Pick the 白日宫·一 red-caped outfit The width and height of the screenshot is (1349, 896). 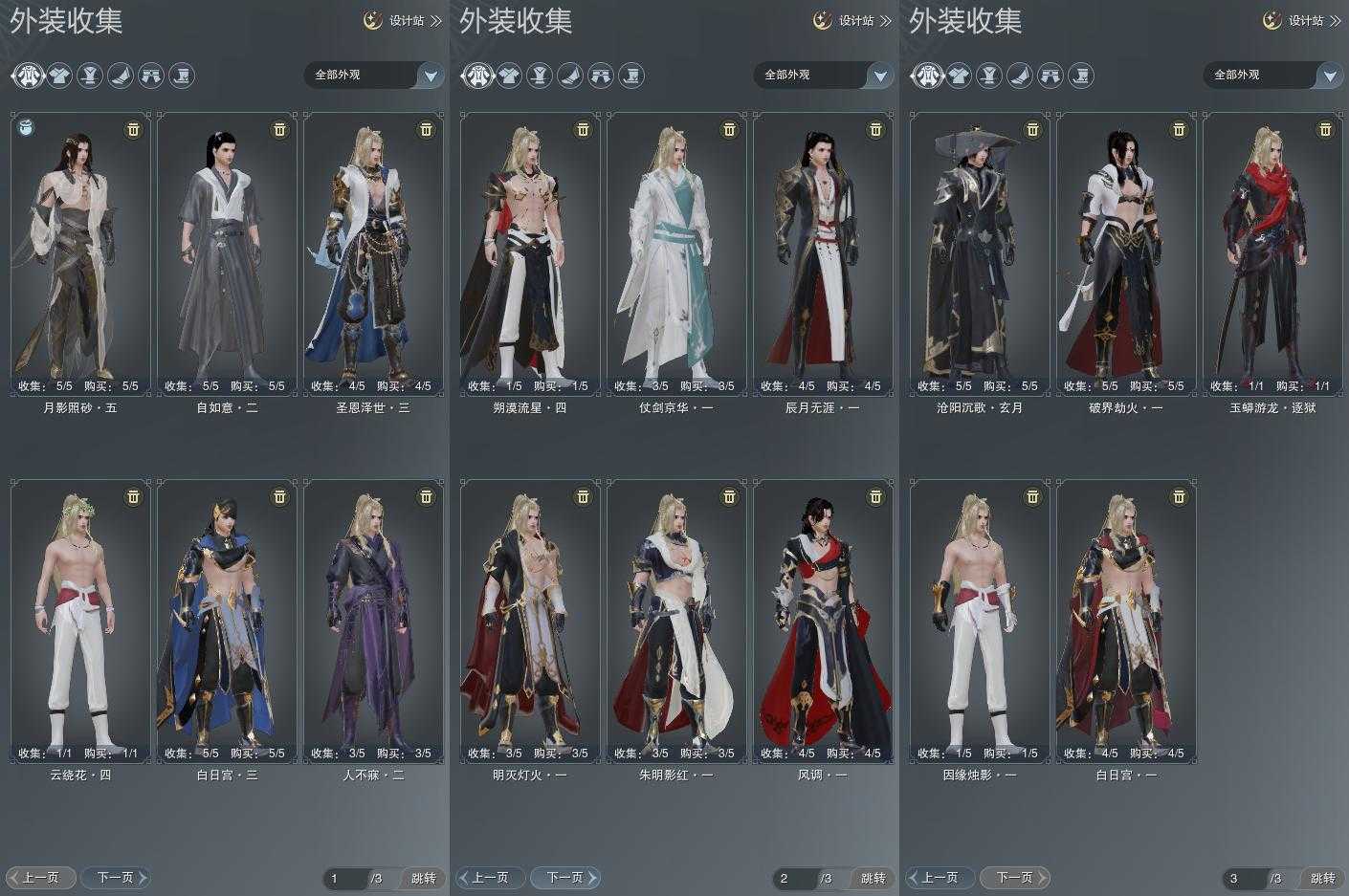point(1126,622)
